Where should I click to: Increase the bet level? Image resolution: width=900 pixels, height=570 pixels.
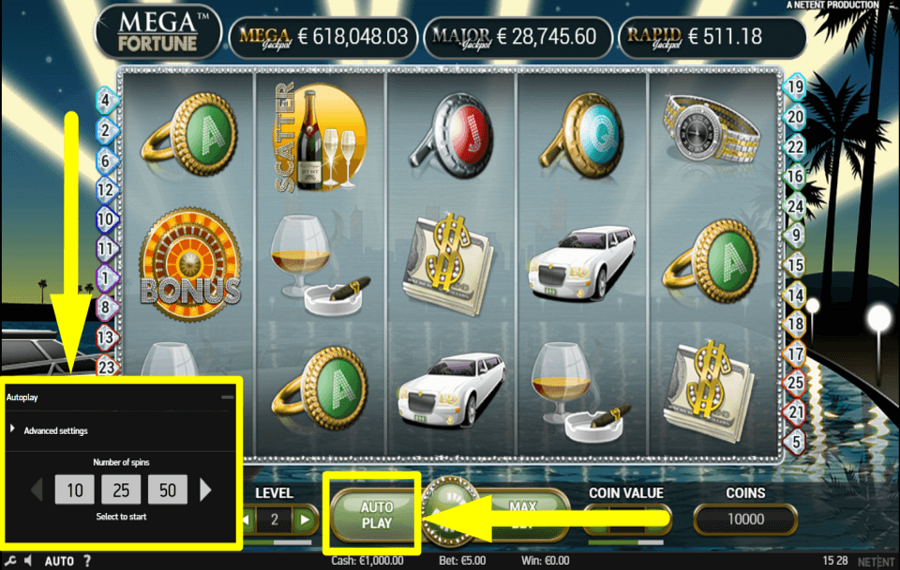pos(306,519)
